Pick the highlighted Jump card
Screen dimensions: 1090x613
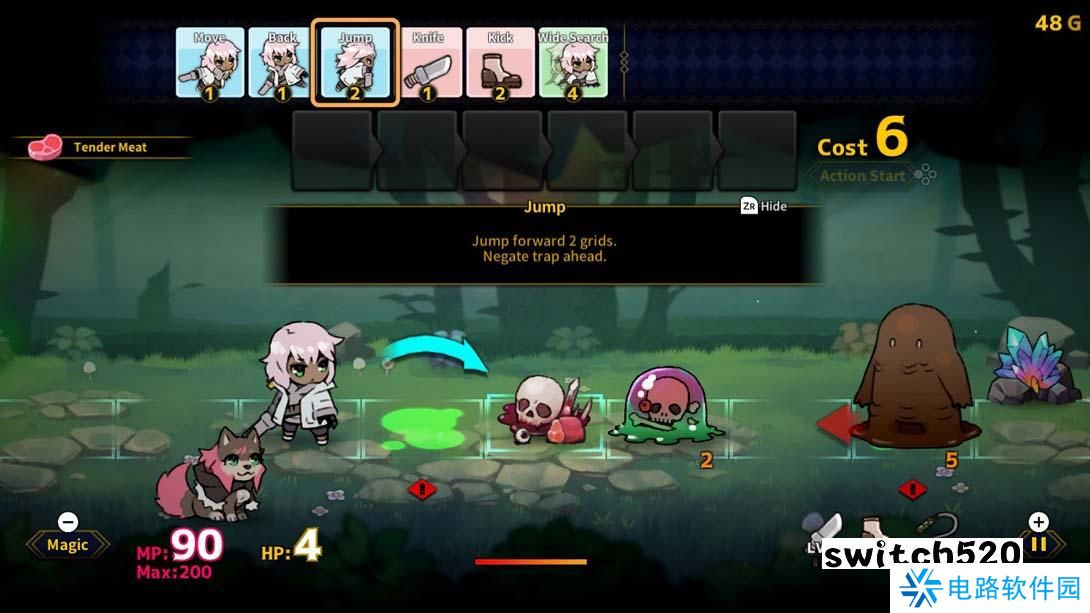point(355,63)
